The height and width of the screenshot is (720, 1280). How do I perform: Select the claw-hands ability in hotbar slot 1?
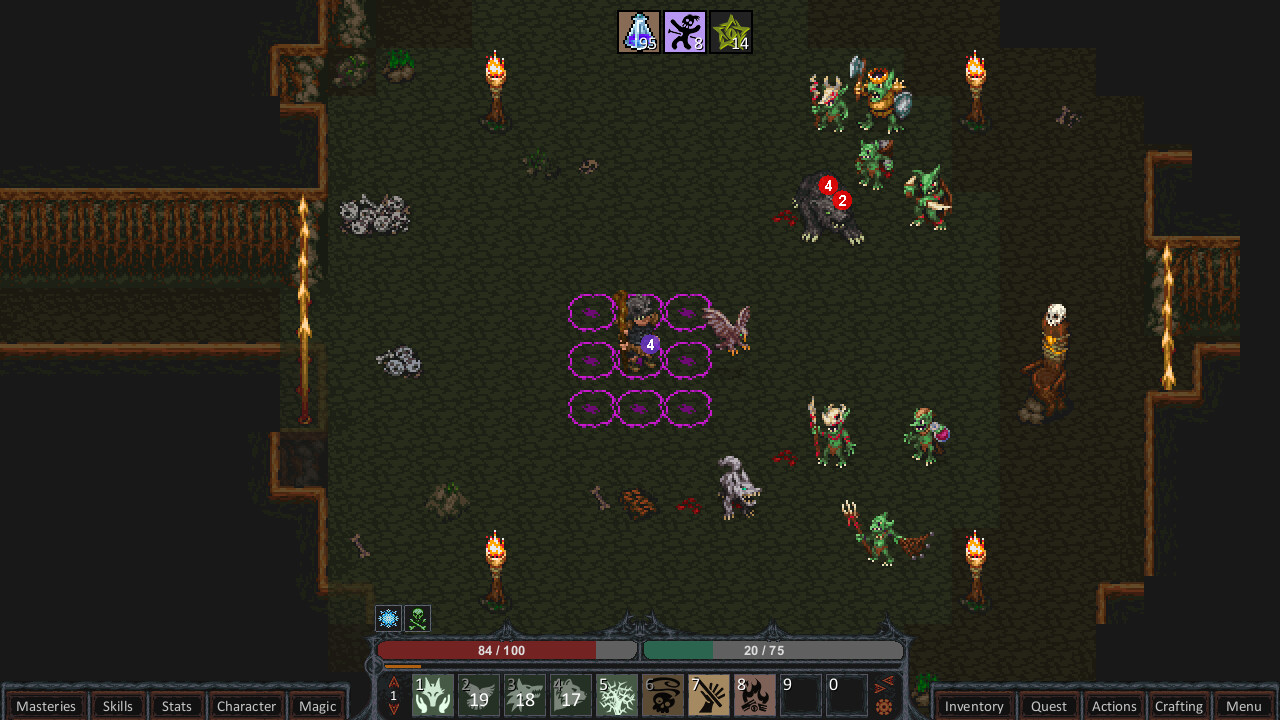coord(432,693)
